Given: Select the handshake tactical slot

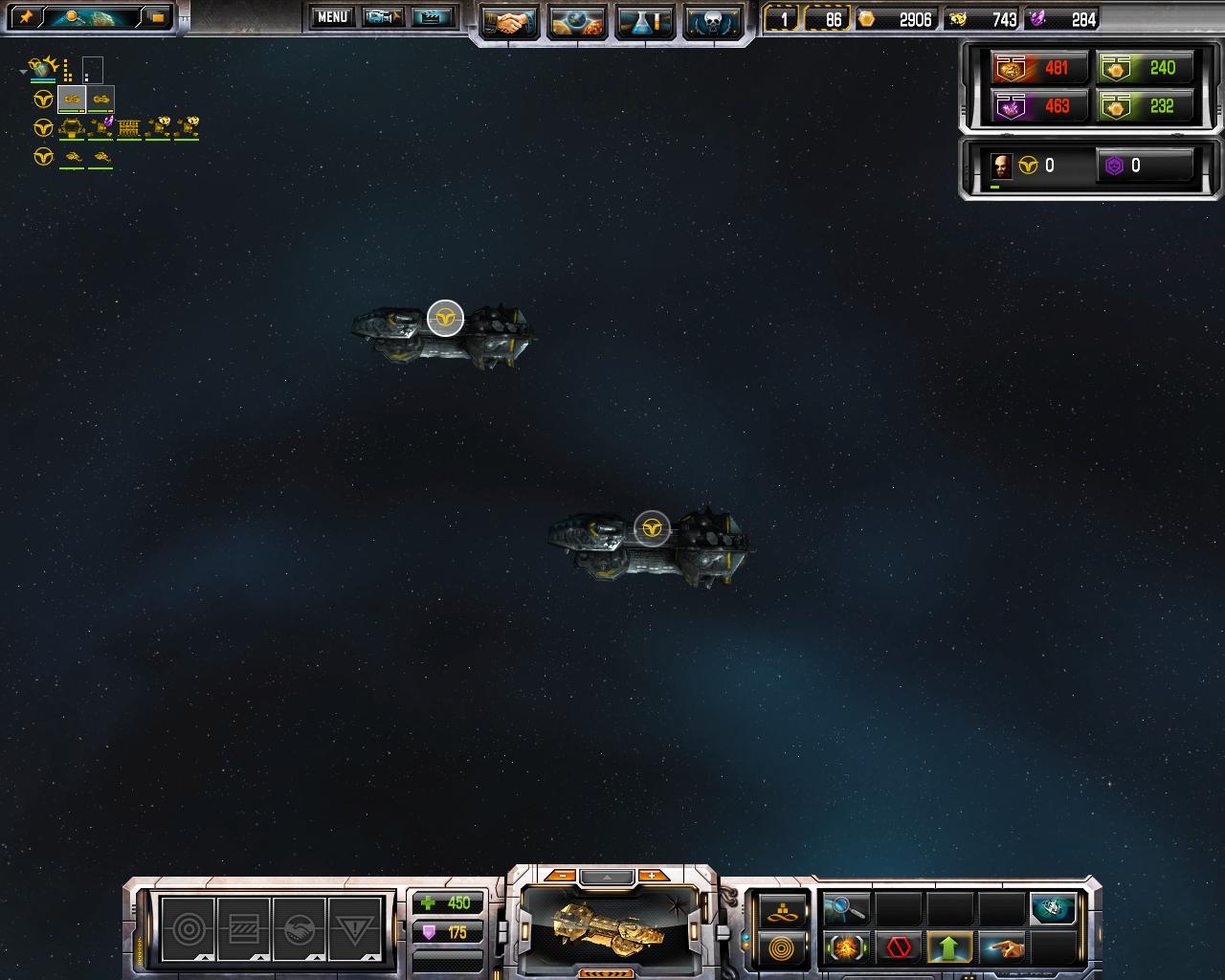Looking at the screenshot, I should click(x=300, y=927).
